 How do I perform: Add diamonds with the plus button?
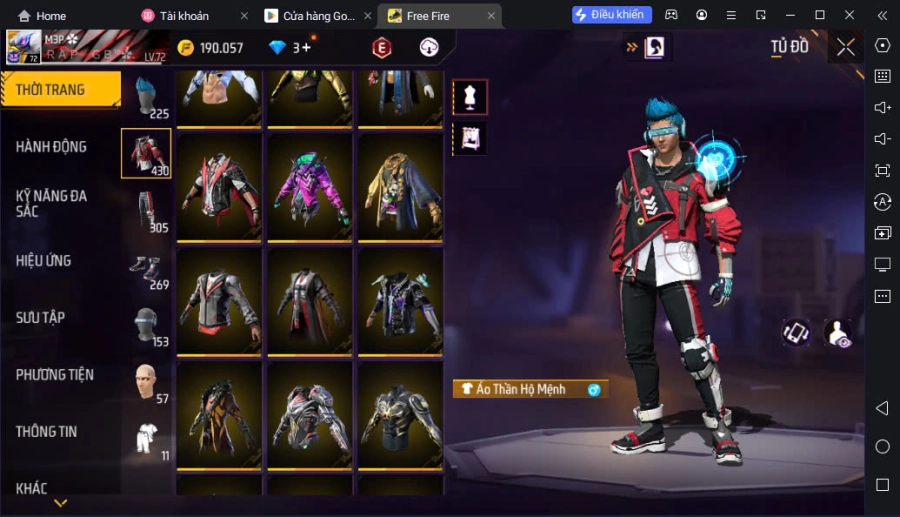coord(306,47)
